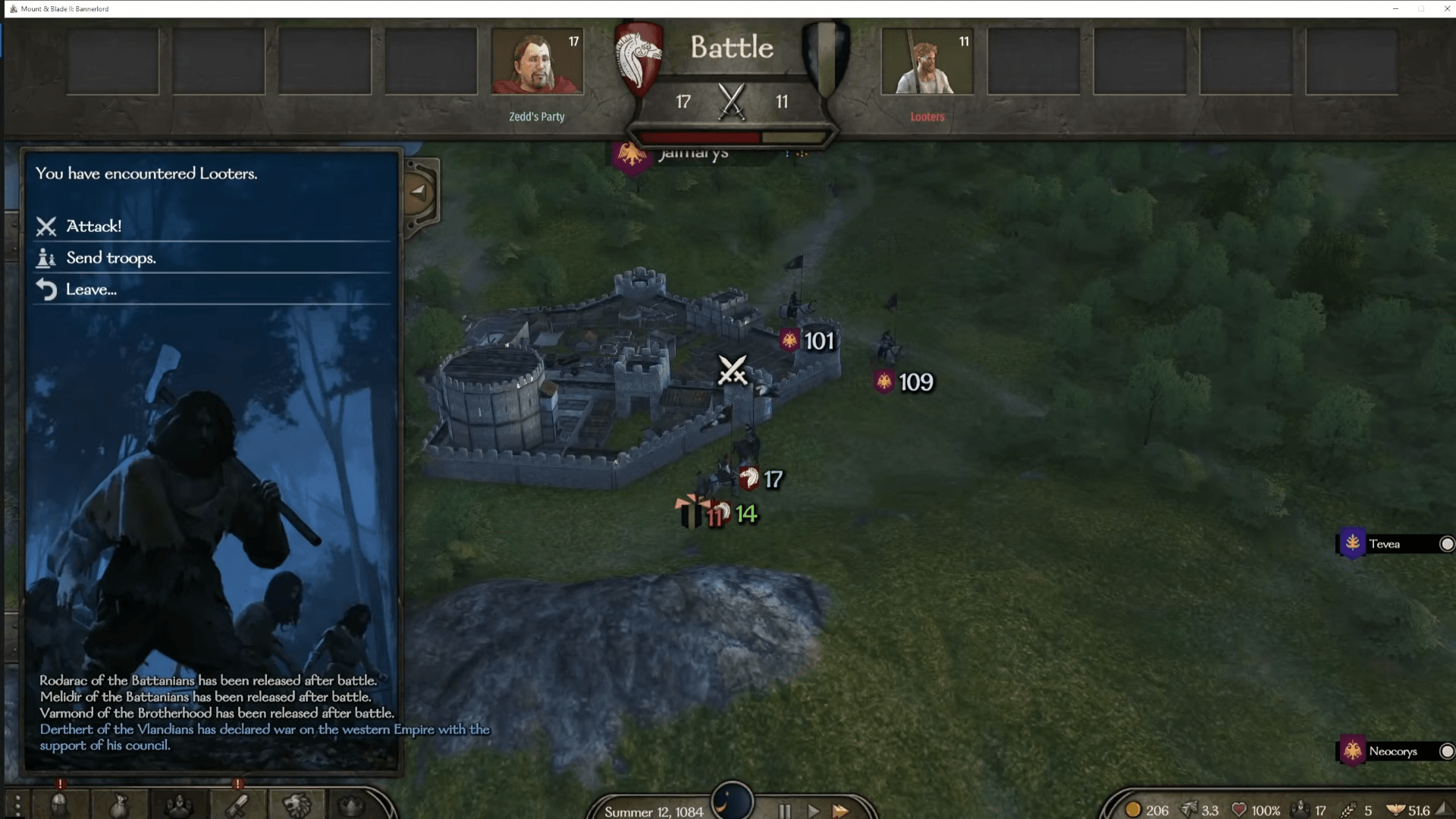This screenshot has height=819, width=1456.
Task: Open the quests scroll icon
Action: click(237, 805)
